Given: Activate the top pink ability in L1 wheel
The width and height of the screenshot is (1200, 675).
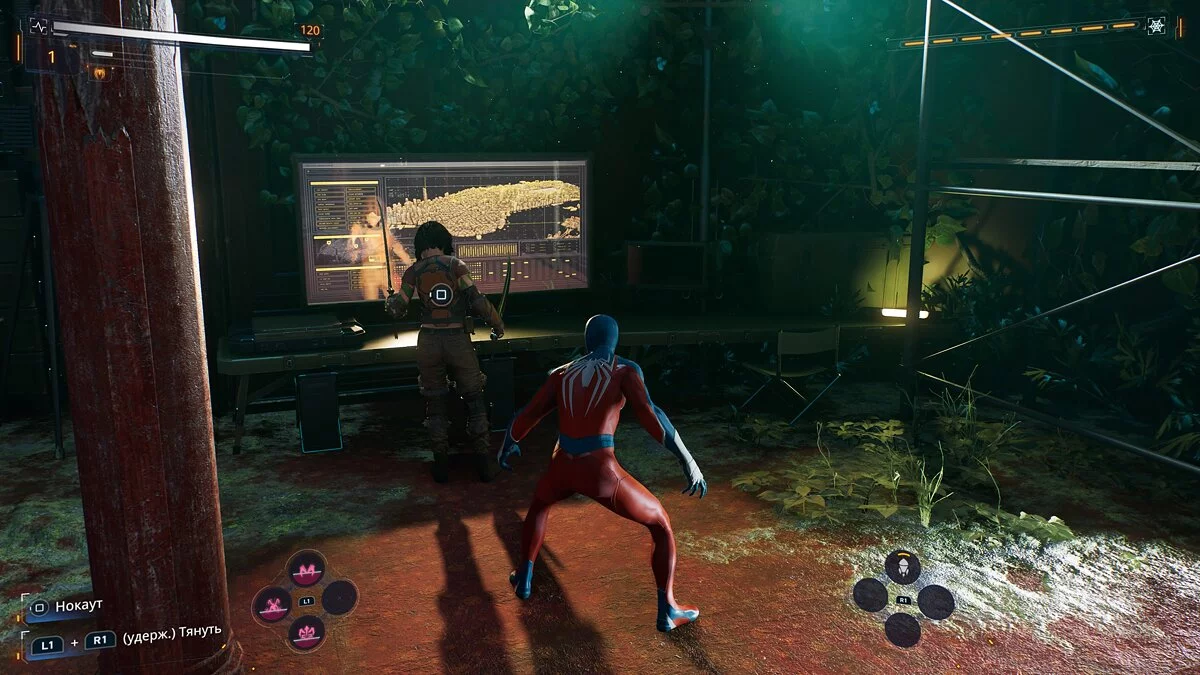Looking at the screenshot, I should pos(306,568).
